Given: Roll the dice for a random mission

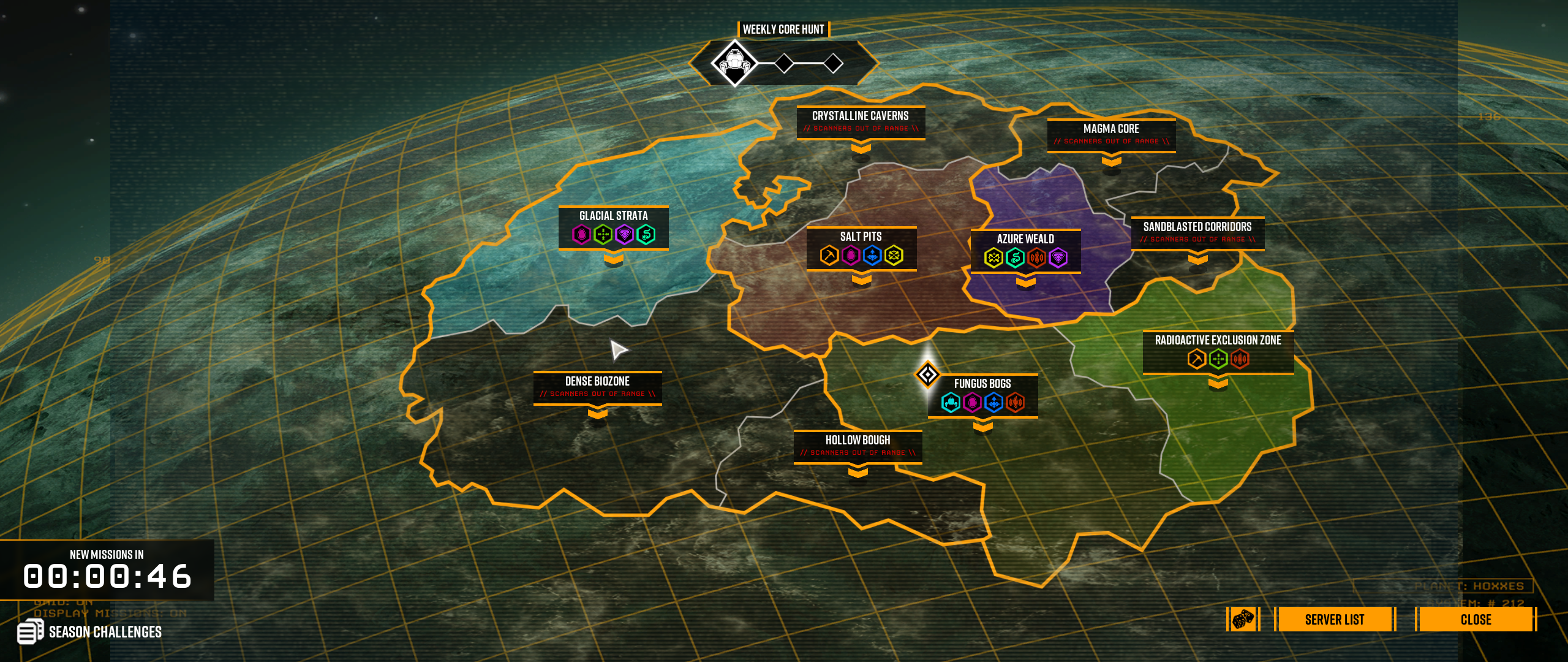Looking at the screenshot, I should tap(1243, 619).
